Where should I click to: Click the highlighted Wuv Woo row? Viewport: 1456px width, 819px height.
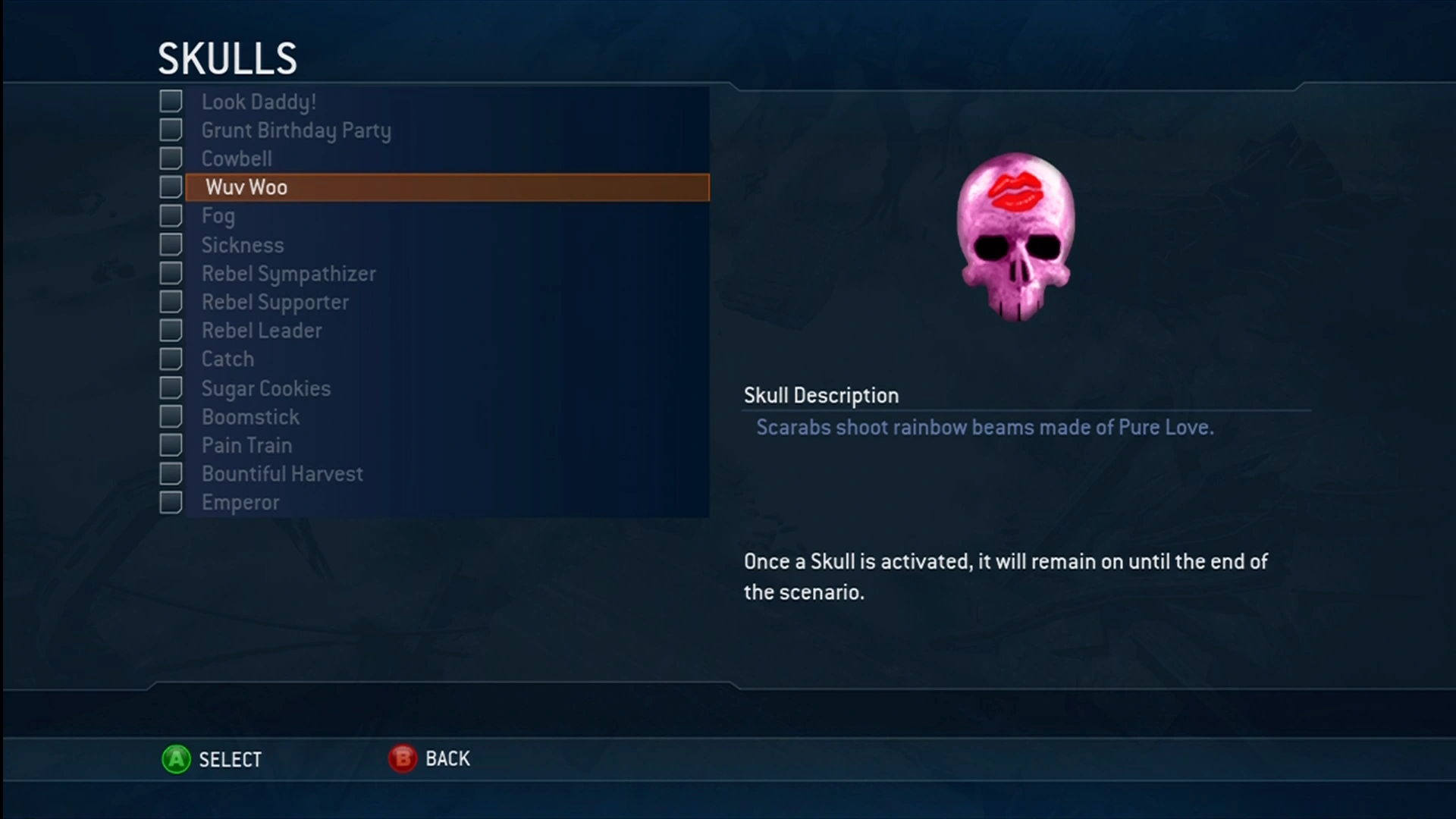point(447,187)
